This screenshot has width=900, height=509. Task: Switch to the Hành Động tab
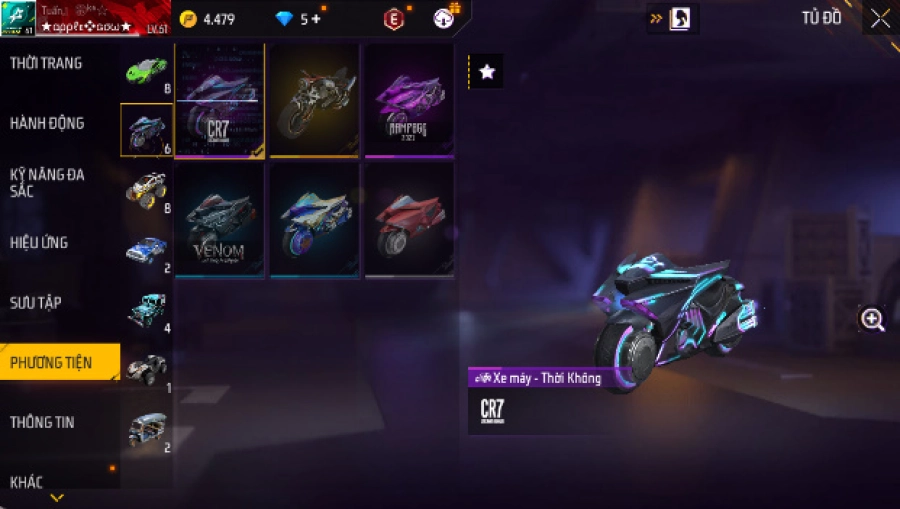click(x=47, y=124)
